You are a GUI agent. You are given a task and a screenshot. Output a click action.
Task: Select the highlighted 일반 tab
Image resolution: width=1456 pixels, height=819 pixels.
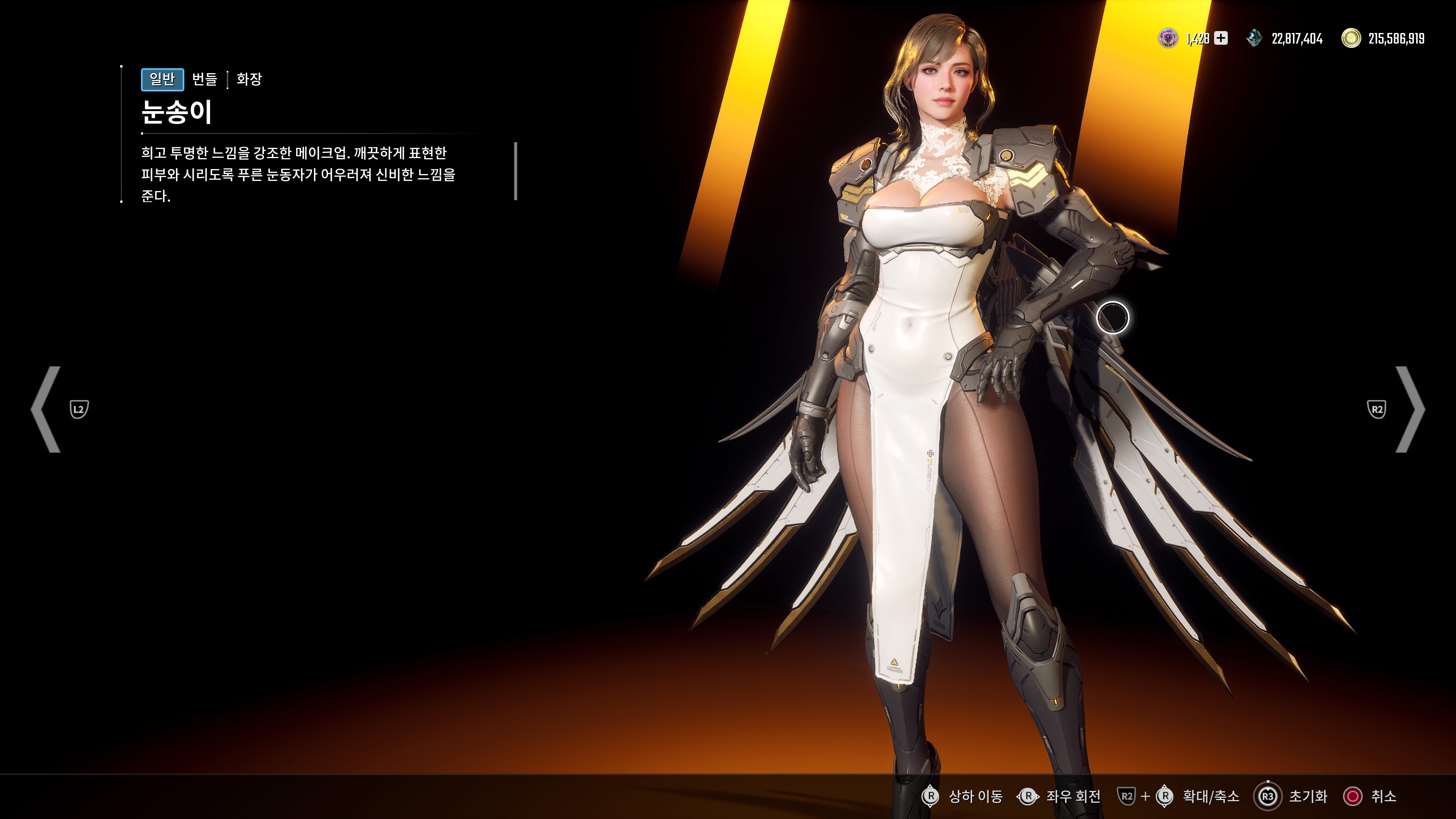click(163, 80)
